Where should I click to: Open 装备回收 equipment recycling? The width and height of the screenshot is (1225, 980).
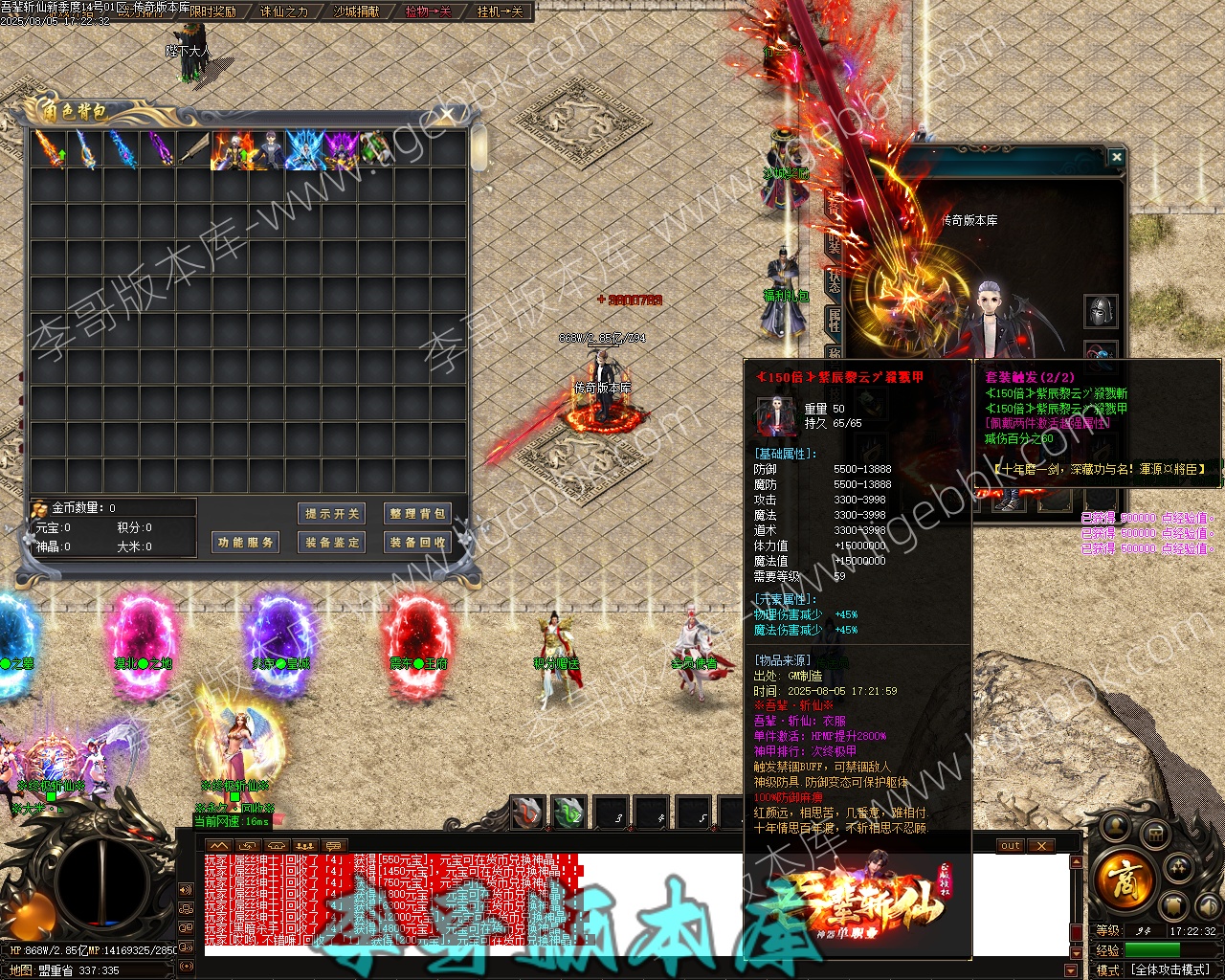417,543
